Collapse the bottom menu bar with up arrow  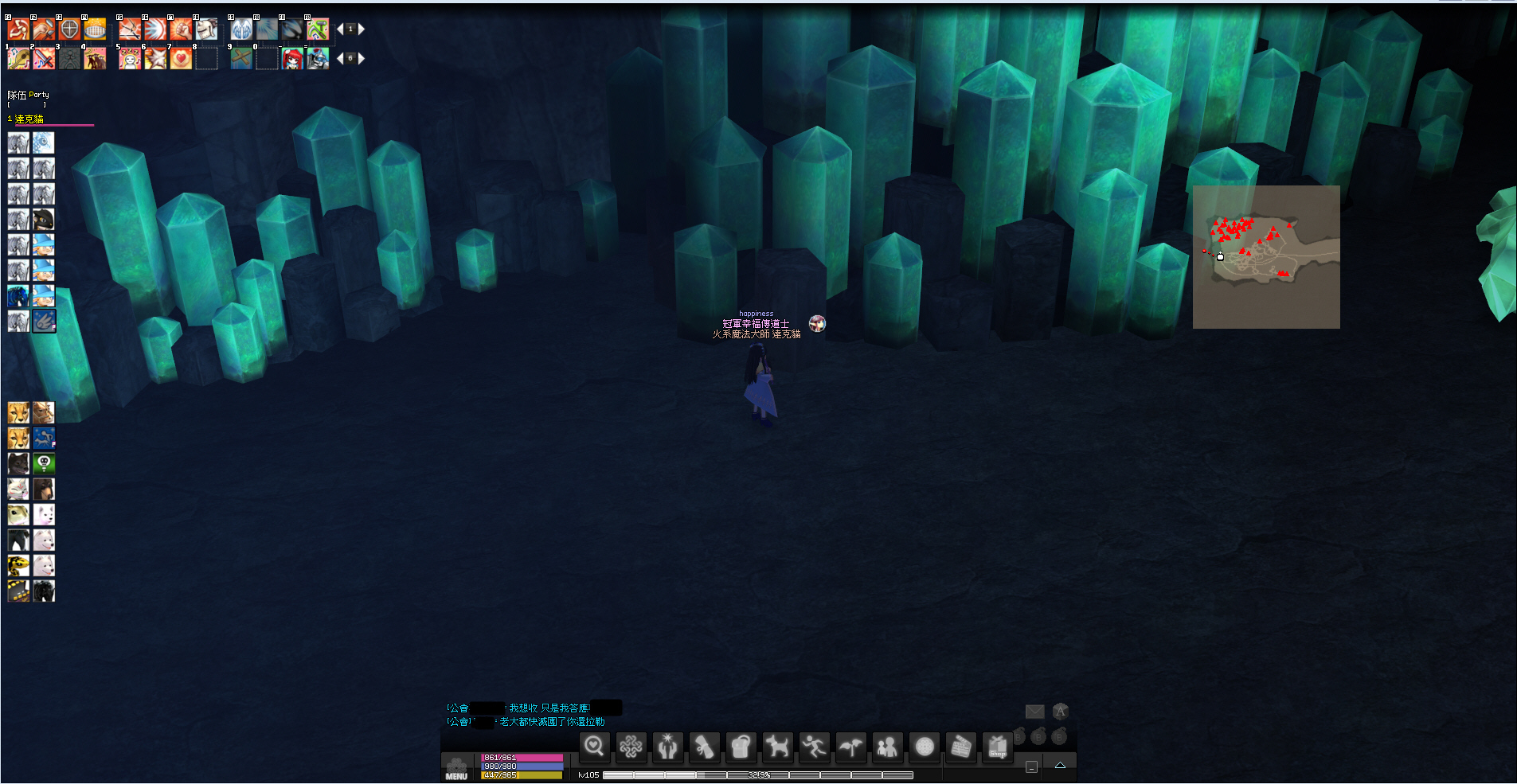tap(1060, 766)
